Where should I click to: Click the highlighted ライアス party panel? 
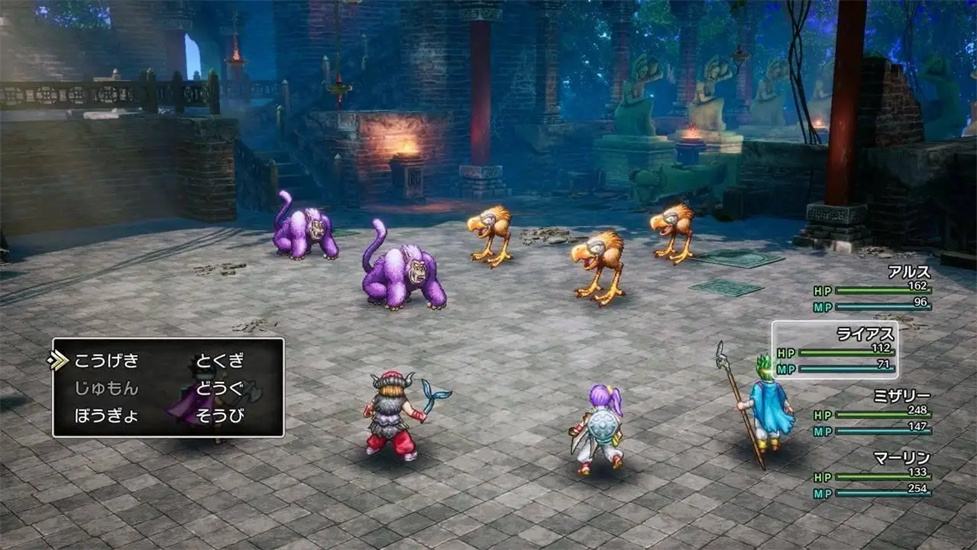(x=834, y=350)
